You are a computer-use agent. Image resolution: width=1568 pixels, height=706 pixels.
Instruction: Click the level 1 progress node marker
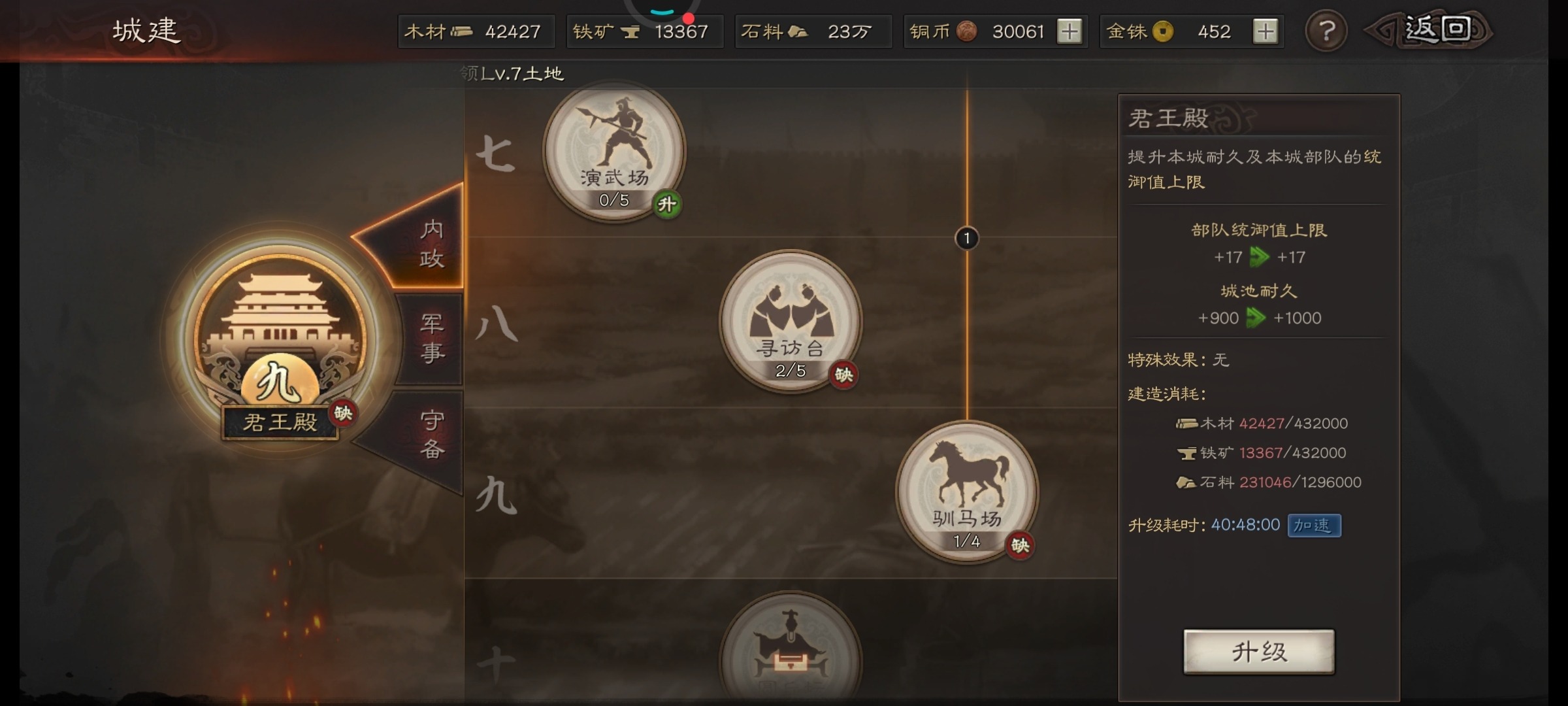pos(966,238)
